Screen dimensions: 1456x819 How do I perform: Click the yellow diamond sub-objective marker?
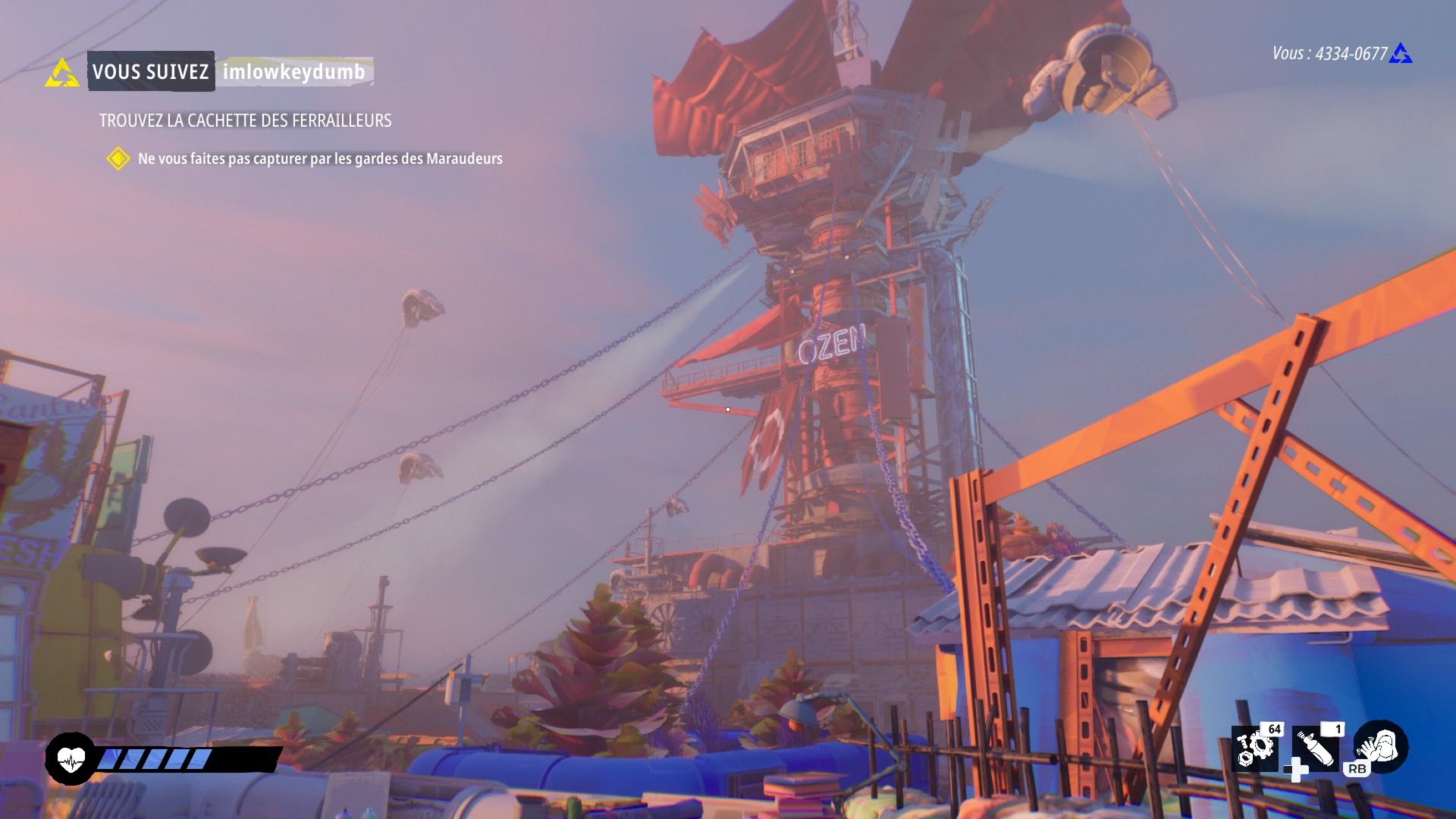(118, 158)
